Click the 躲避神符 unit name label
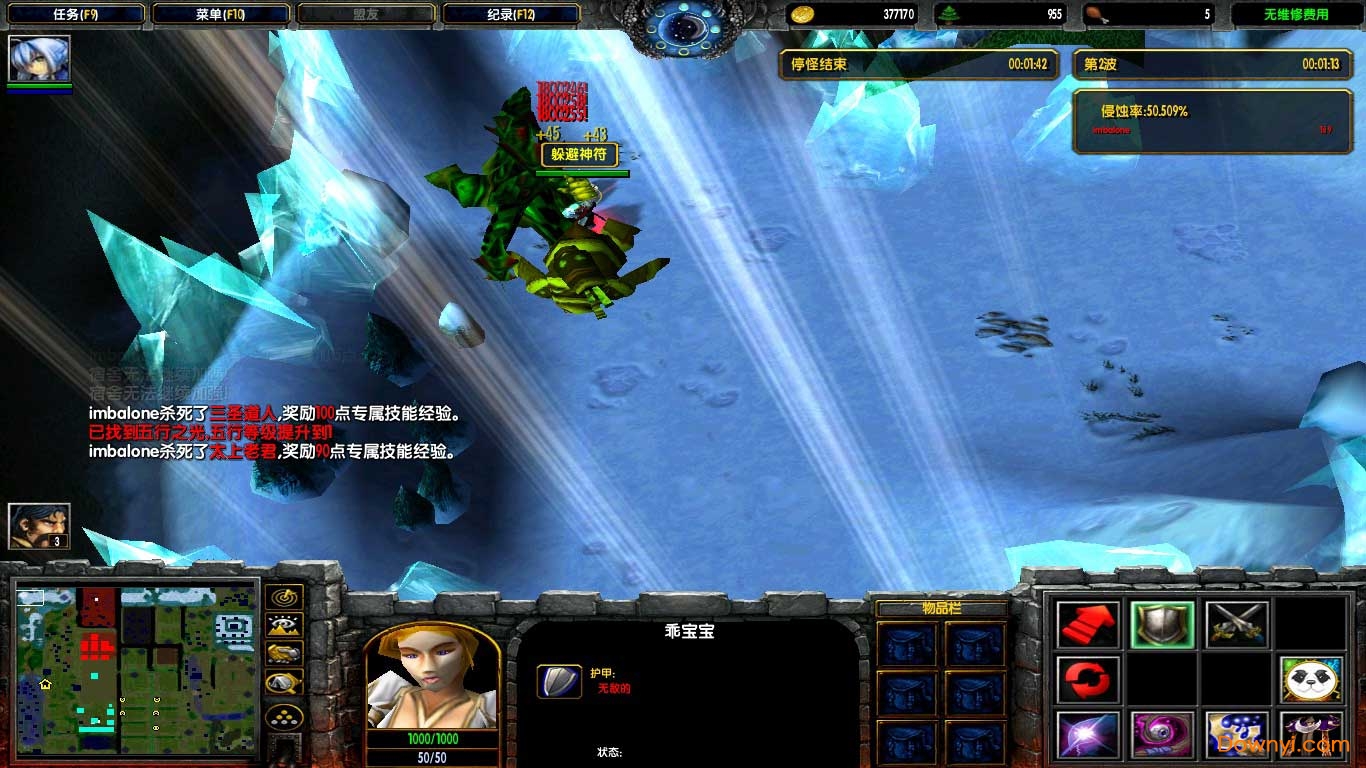The width and height of the screenshot is (1366, 768). [x=579, y=155]
